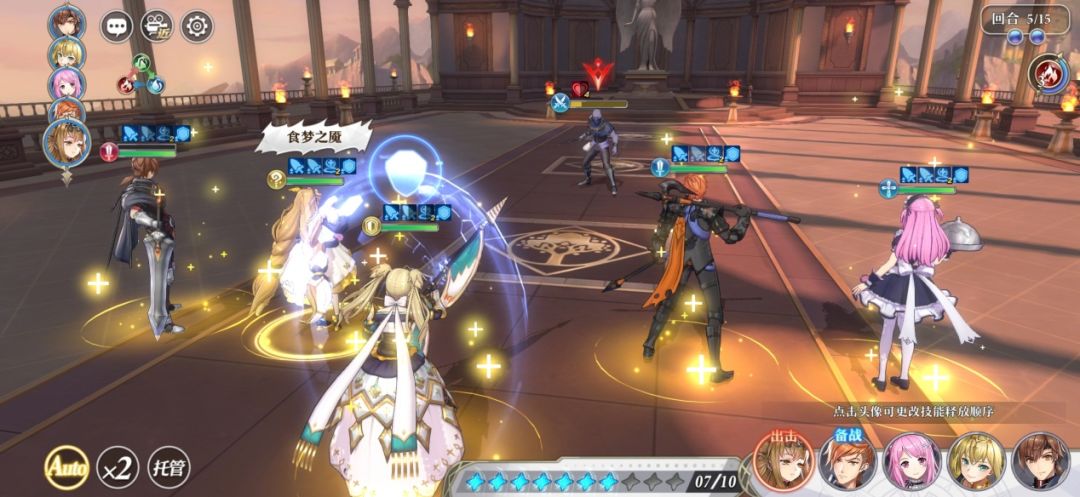Select the 出击 long-haired hero portrait

point(784,462)
